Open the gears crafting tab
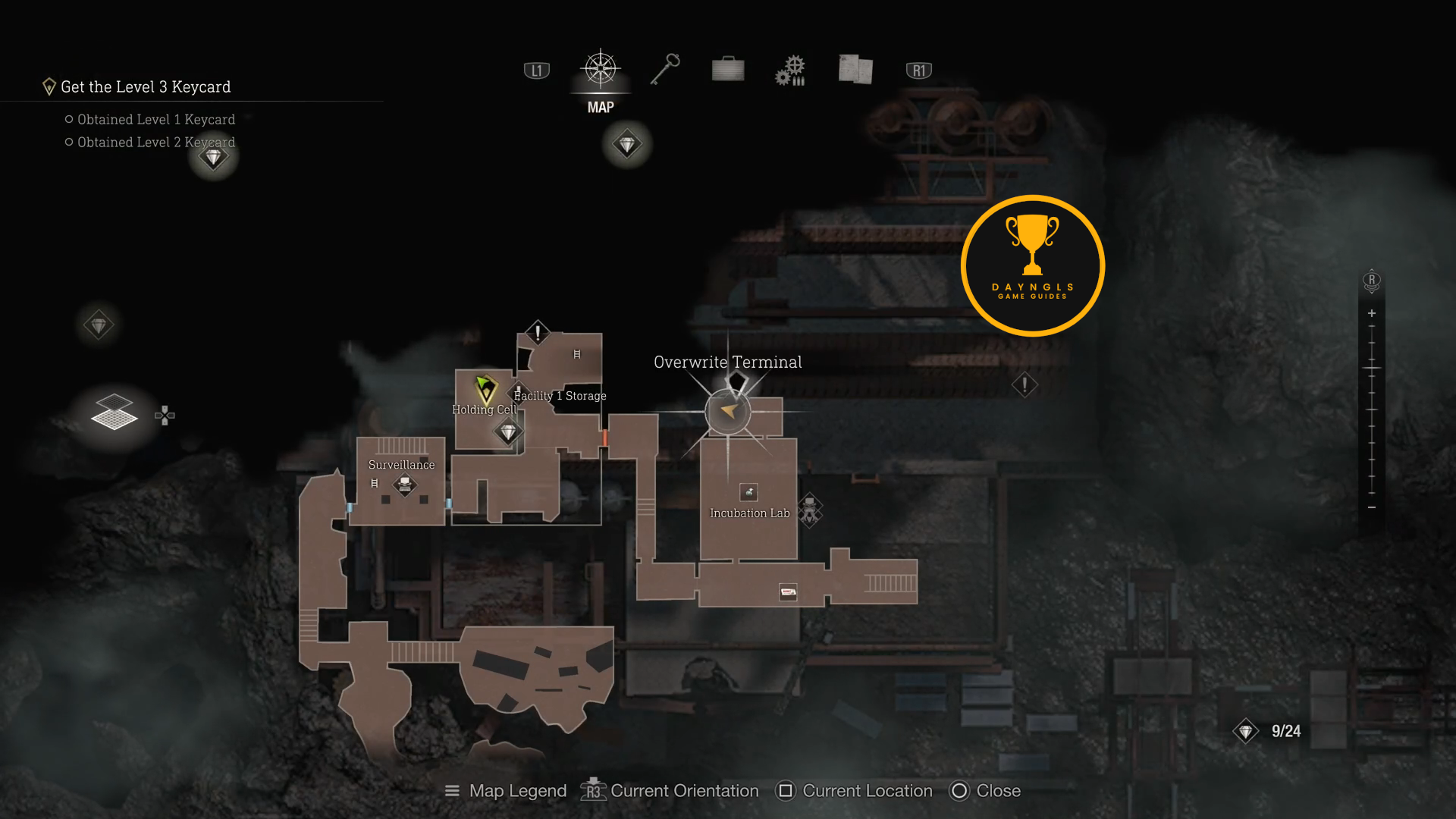The width and height of the screenshot is (1456, 819). tap(790, 70)
